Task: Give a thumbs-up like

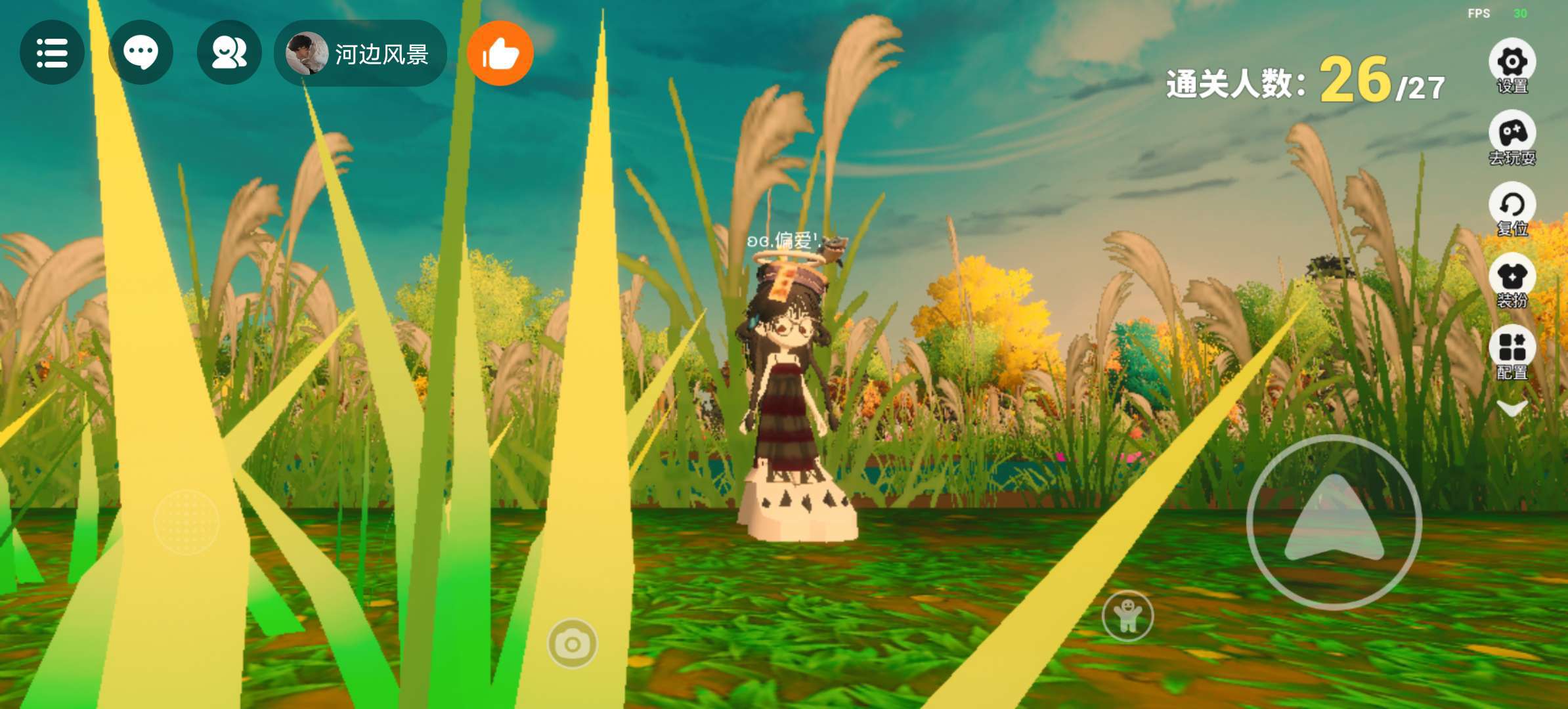Action: 500,53
